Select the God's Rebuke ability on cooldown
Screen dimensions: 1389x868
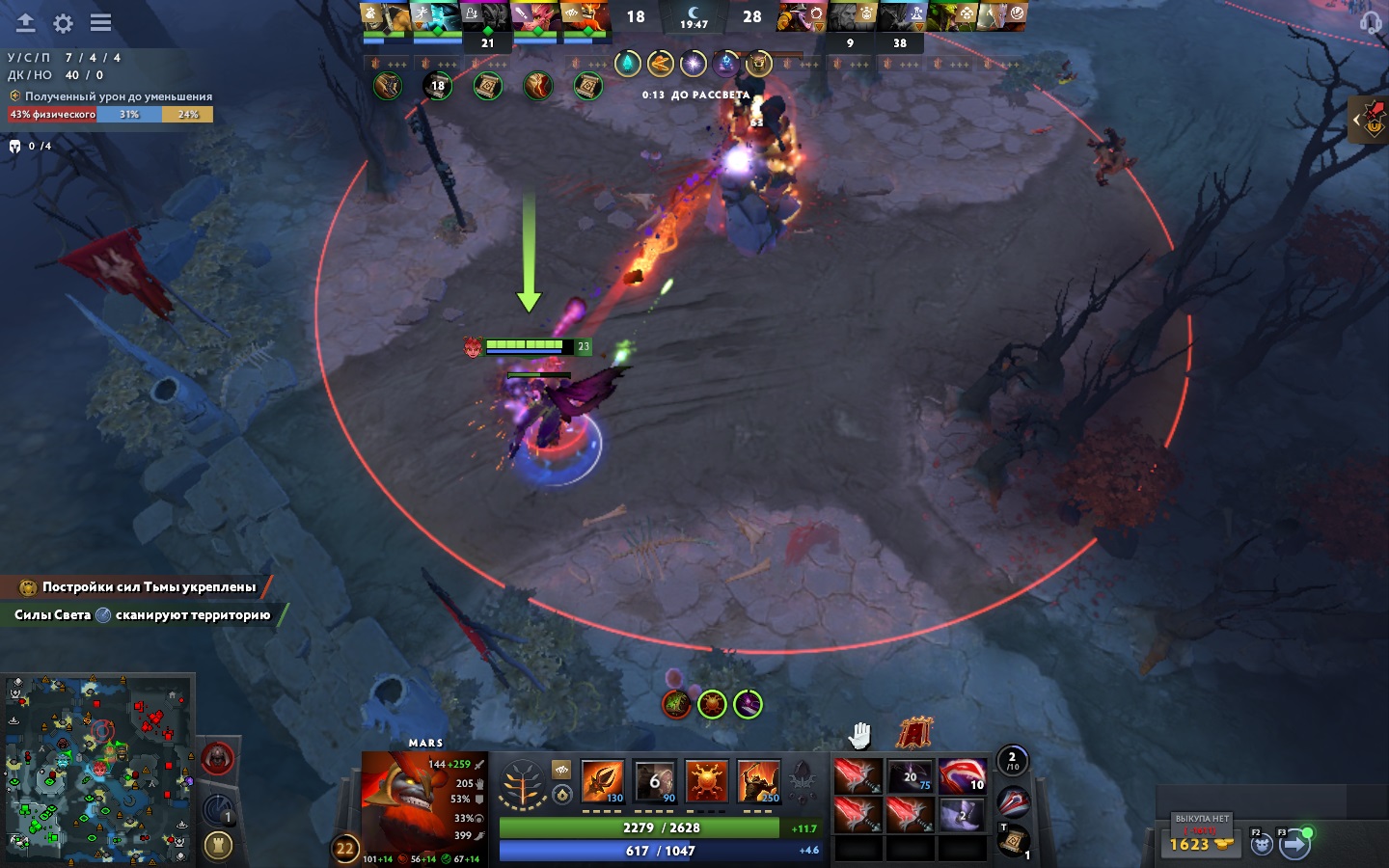point(654,781)
